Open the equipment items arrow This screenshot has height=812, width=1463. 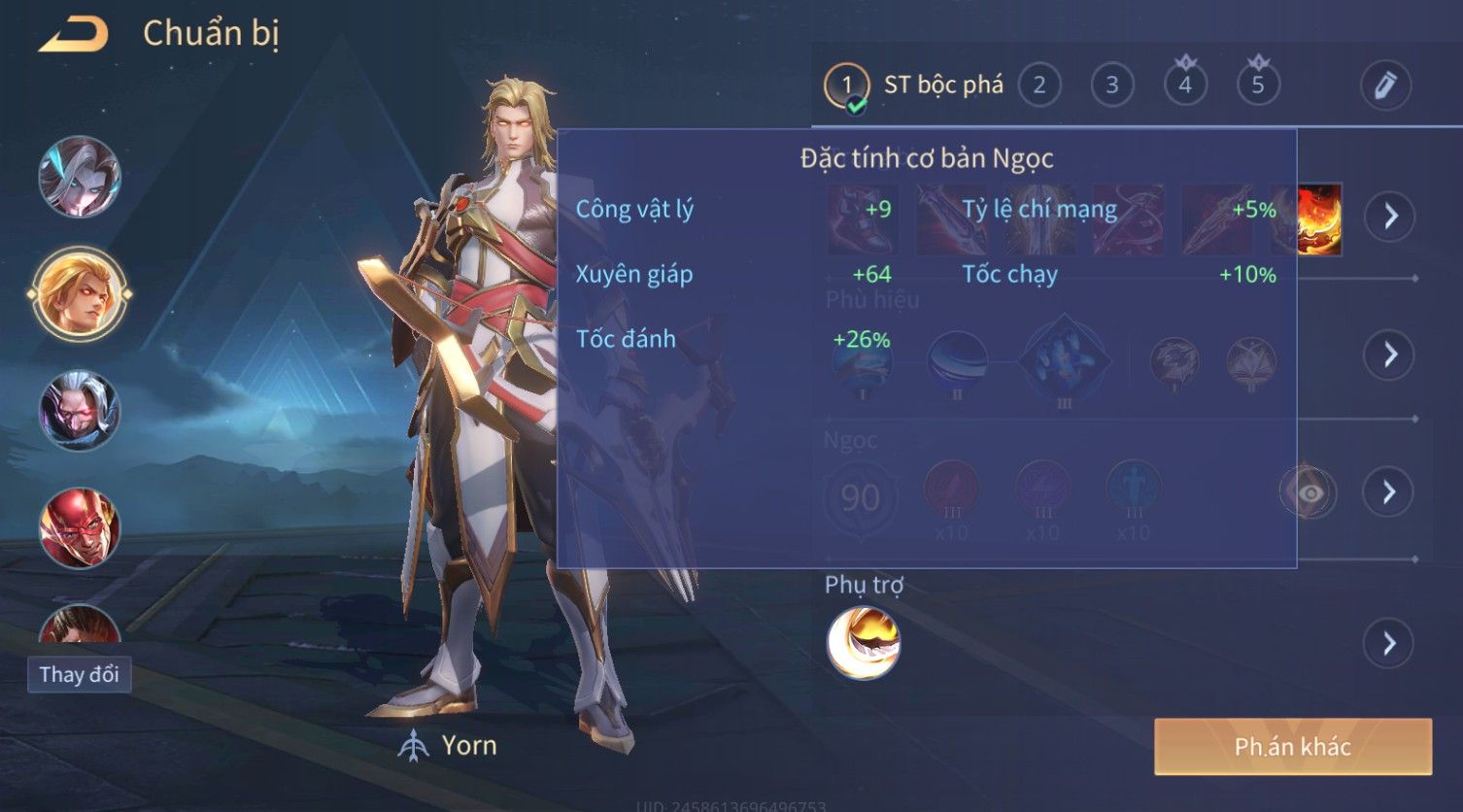pyautogui.click(x=1390, y=216)
